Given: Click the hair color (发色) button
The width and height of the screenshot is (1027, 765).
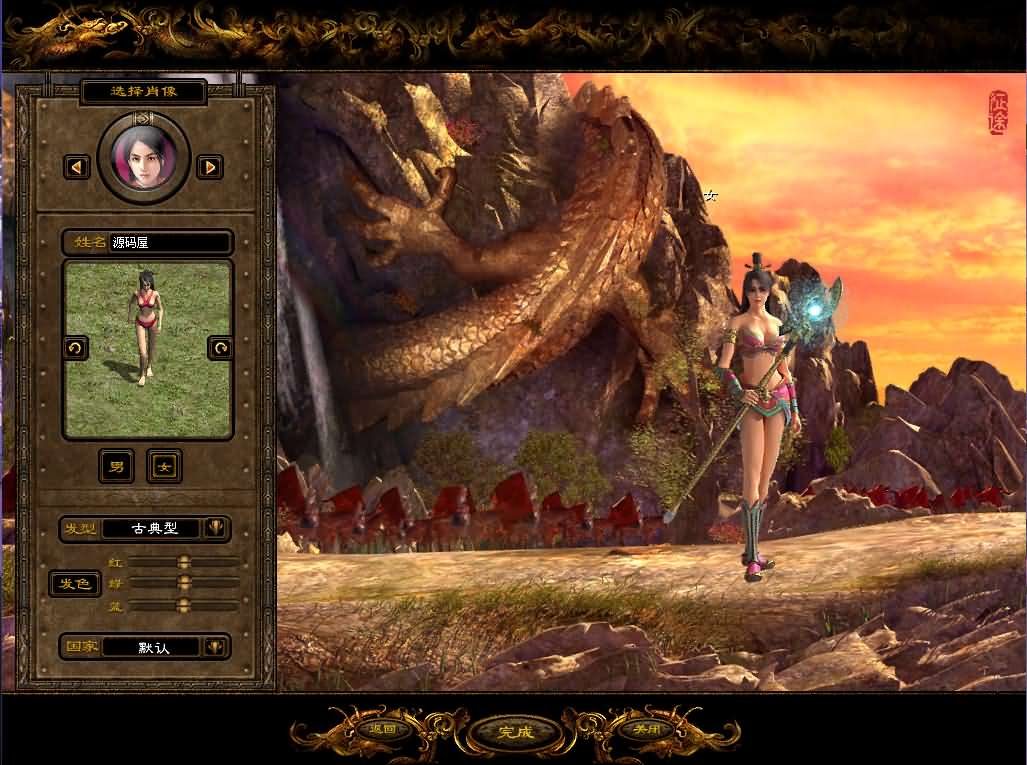Looking at the screenshot, I should (x=75, y=583).
